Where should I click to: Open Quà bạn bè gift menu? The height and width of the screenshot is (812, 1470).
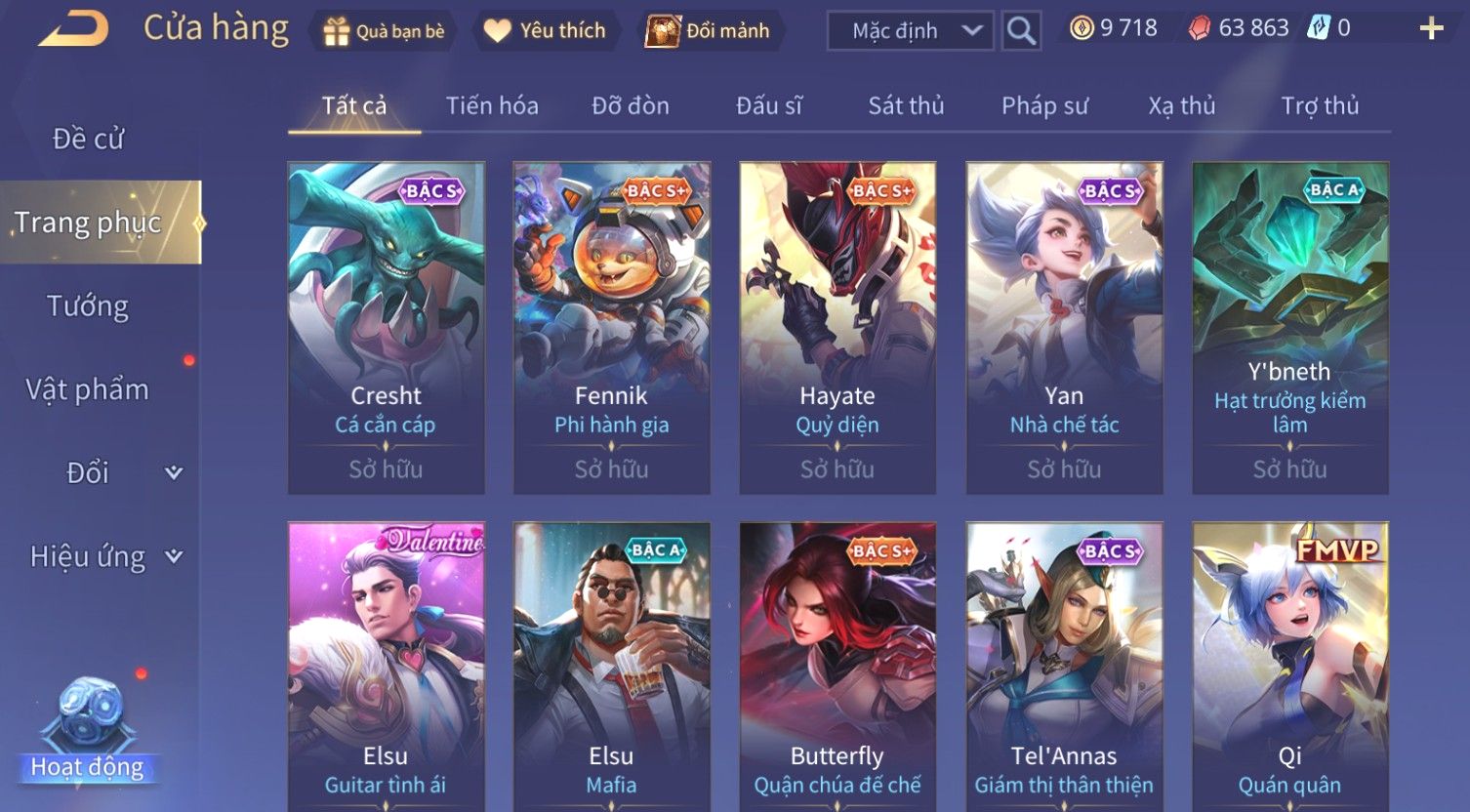click(x=384, y=31)
